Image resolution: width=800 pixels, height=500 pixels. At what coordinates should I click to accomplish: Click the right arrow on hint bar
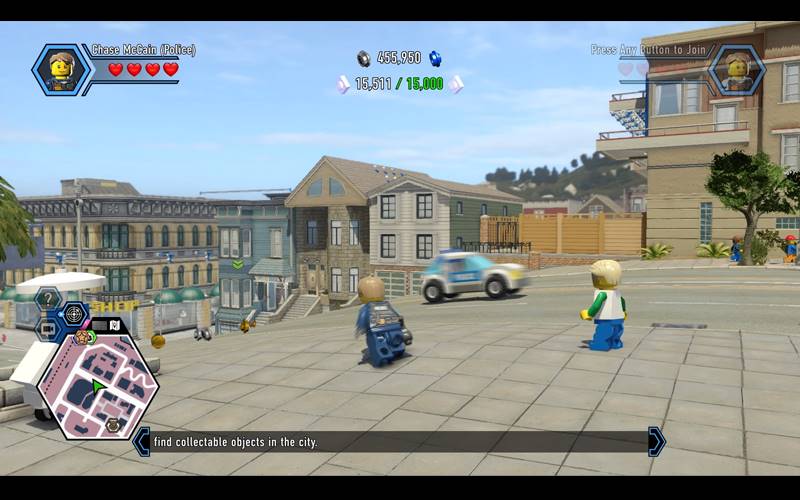click(x=656, y=441)
